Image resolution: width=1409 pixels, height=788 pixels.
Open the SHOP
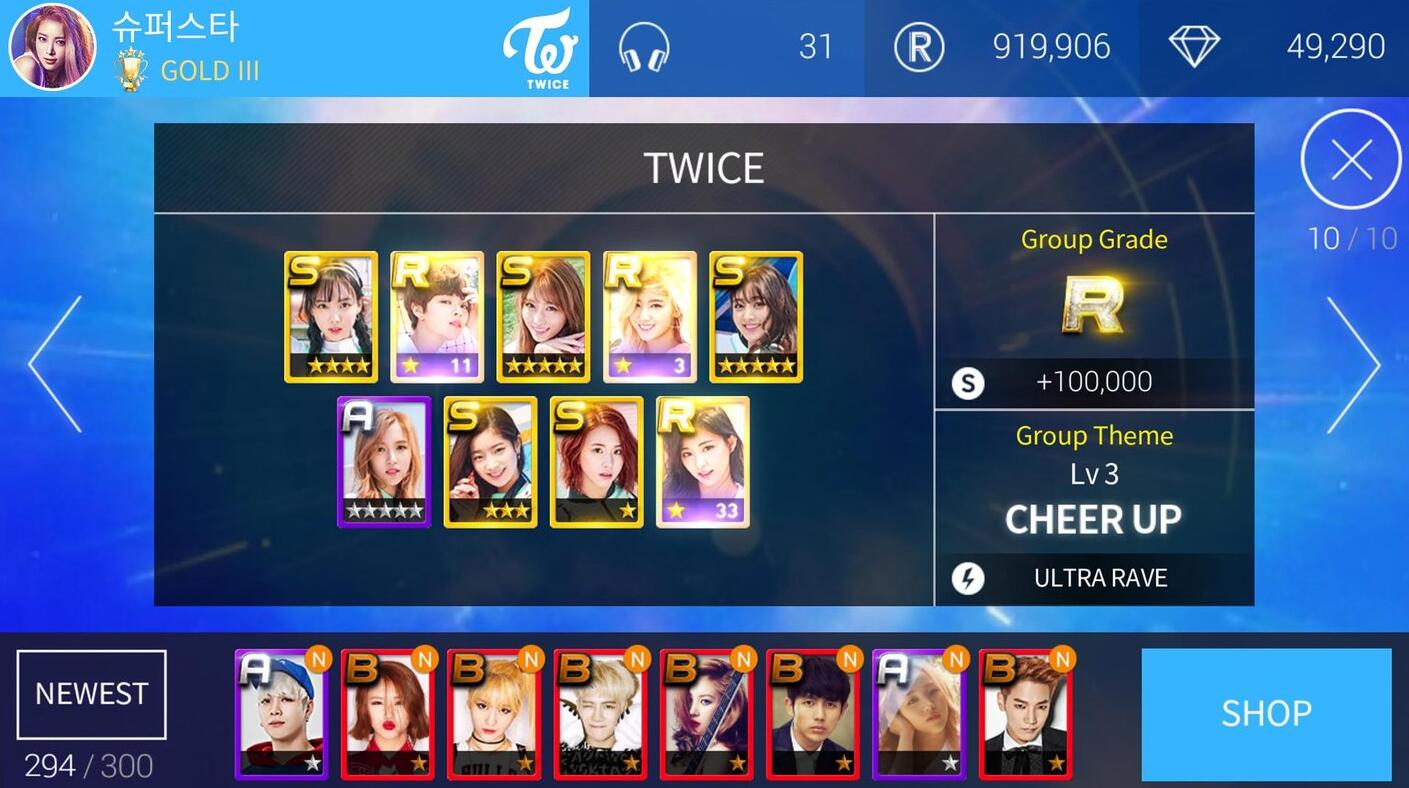tap(1265, 714)
